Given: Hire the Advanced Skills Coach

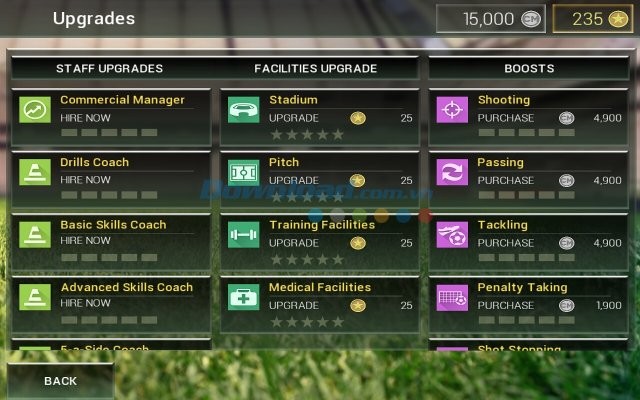Looking at the screenshot, I should [x=85, y=304].
